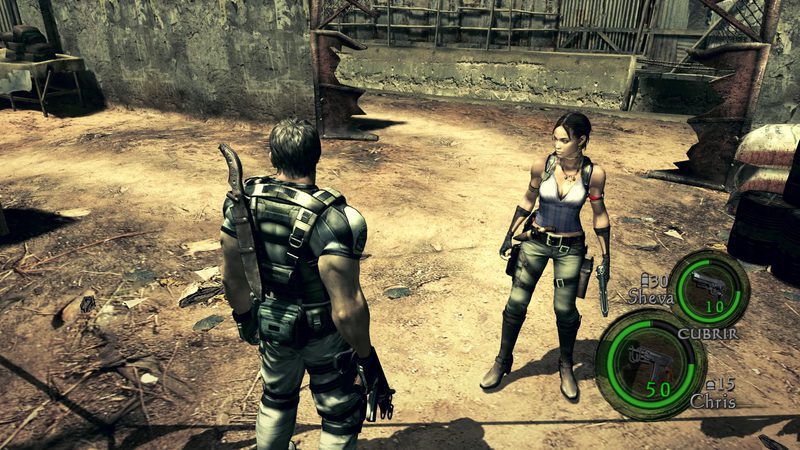Click the CUBRIR partner command label

pos(707,333)
